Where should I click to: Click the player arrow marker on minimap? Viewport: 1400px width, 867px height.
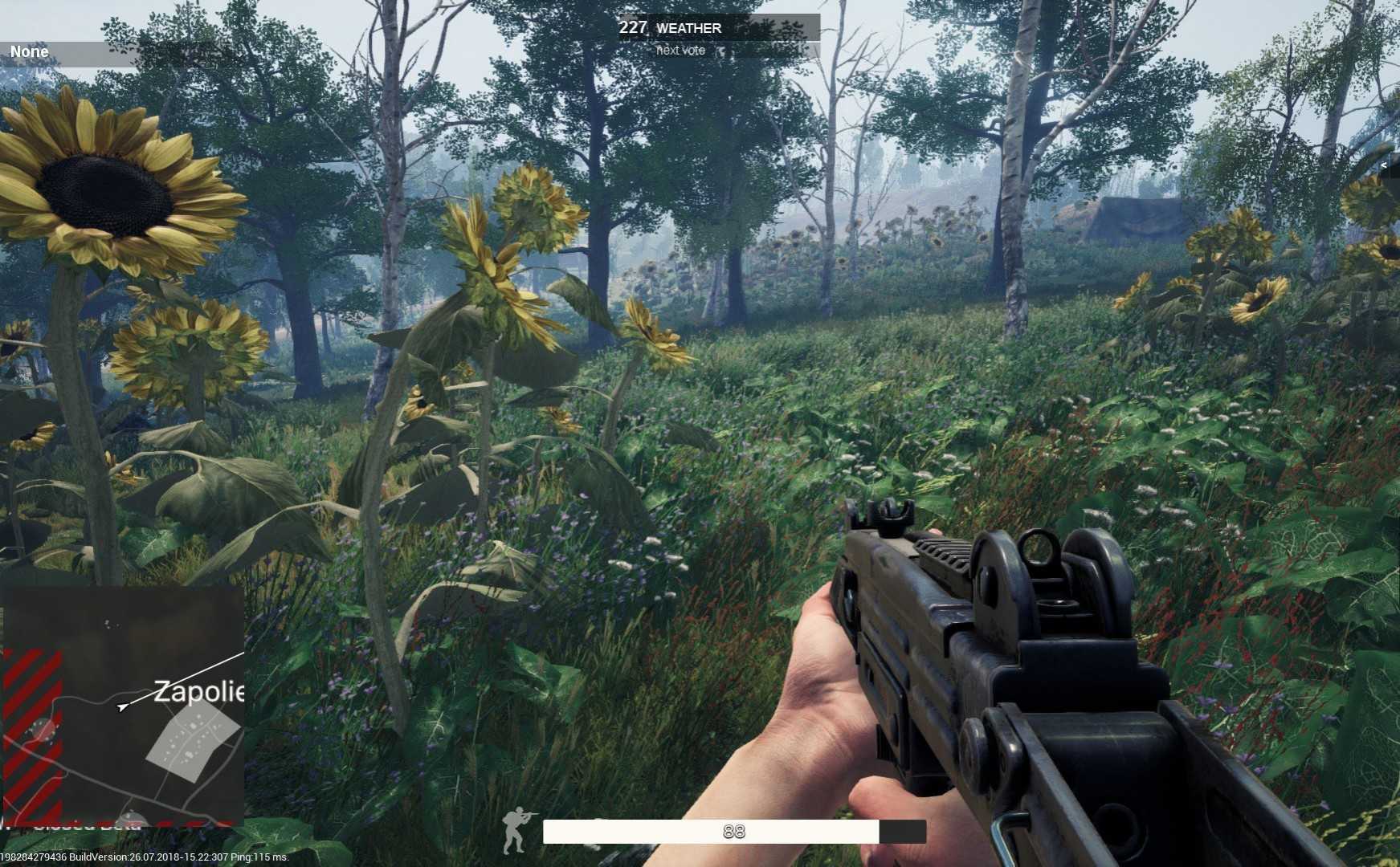(x=122, y=707)
